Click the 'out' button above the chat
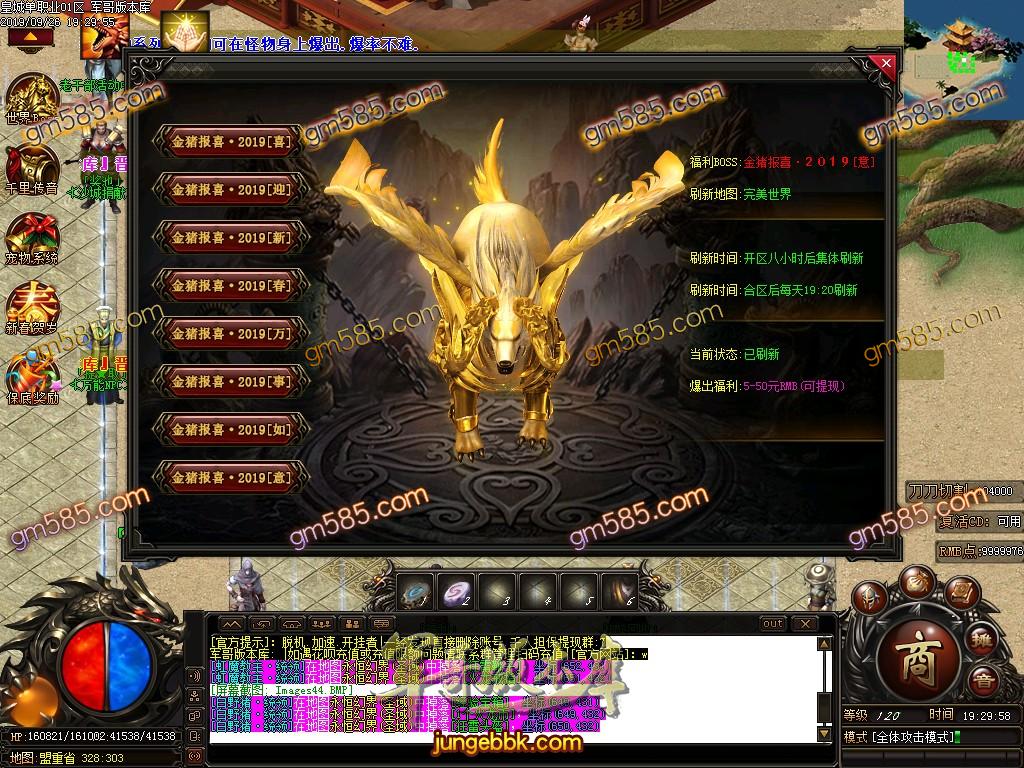The height and width of the screenshot is (768, 1024). point(773,624)
